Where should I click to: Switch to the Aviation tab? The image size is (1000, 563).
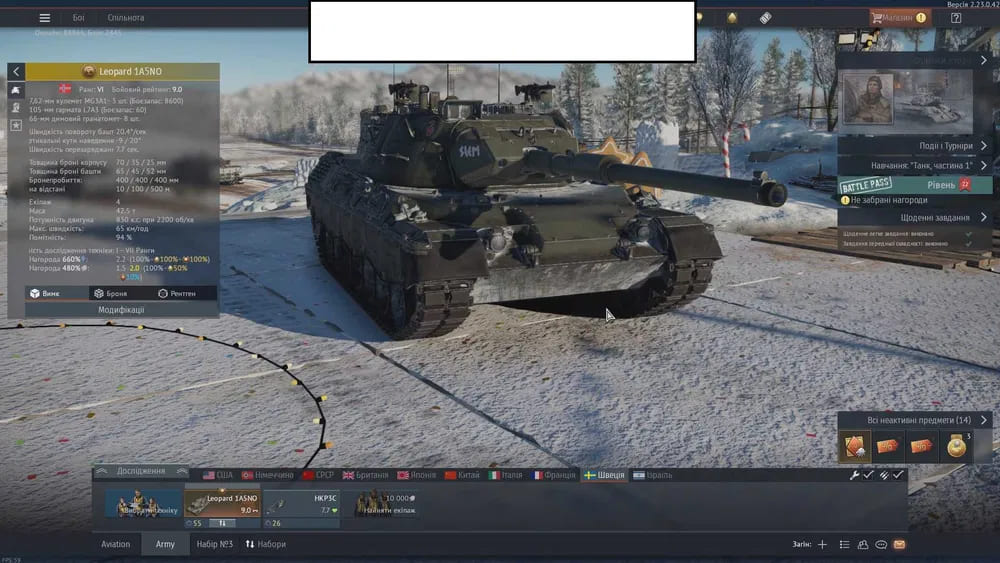coord(116,544)
